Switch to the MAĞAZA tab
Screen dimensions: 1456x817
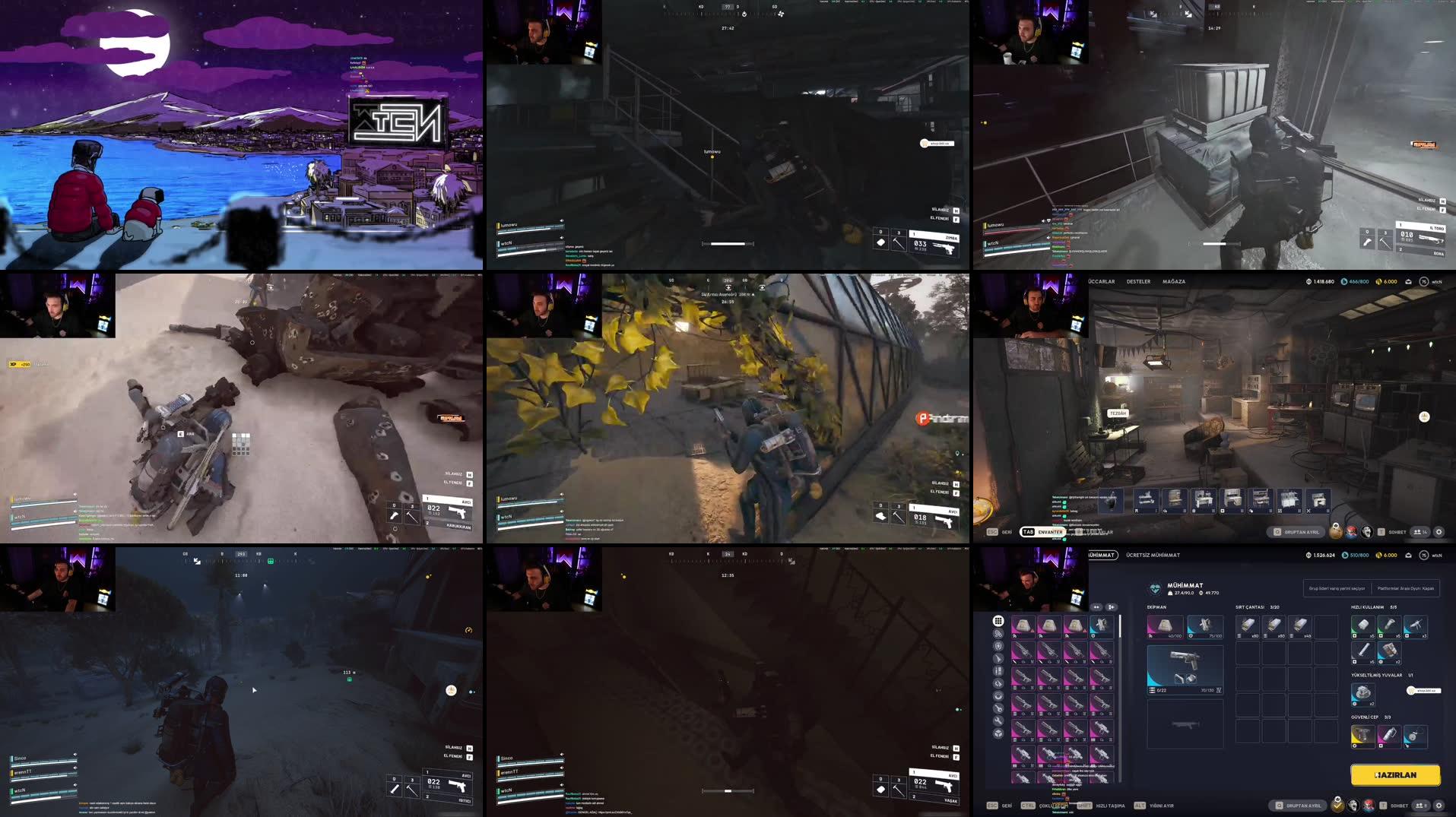(x=1175, y=281)
